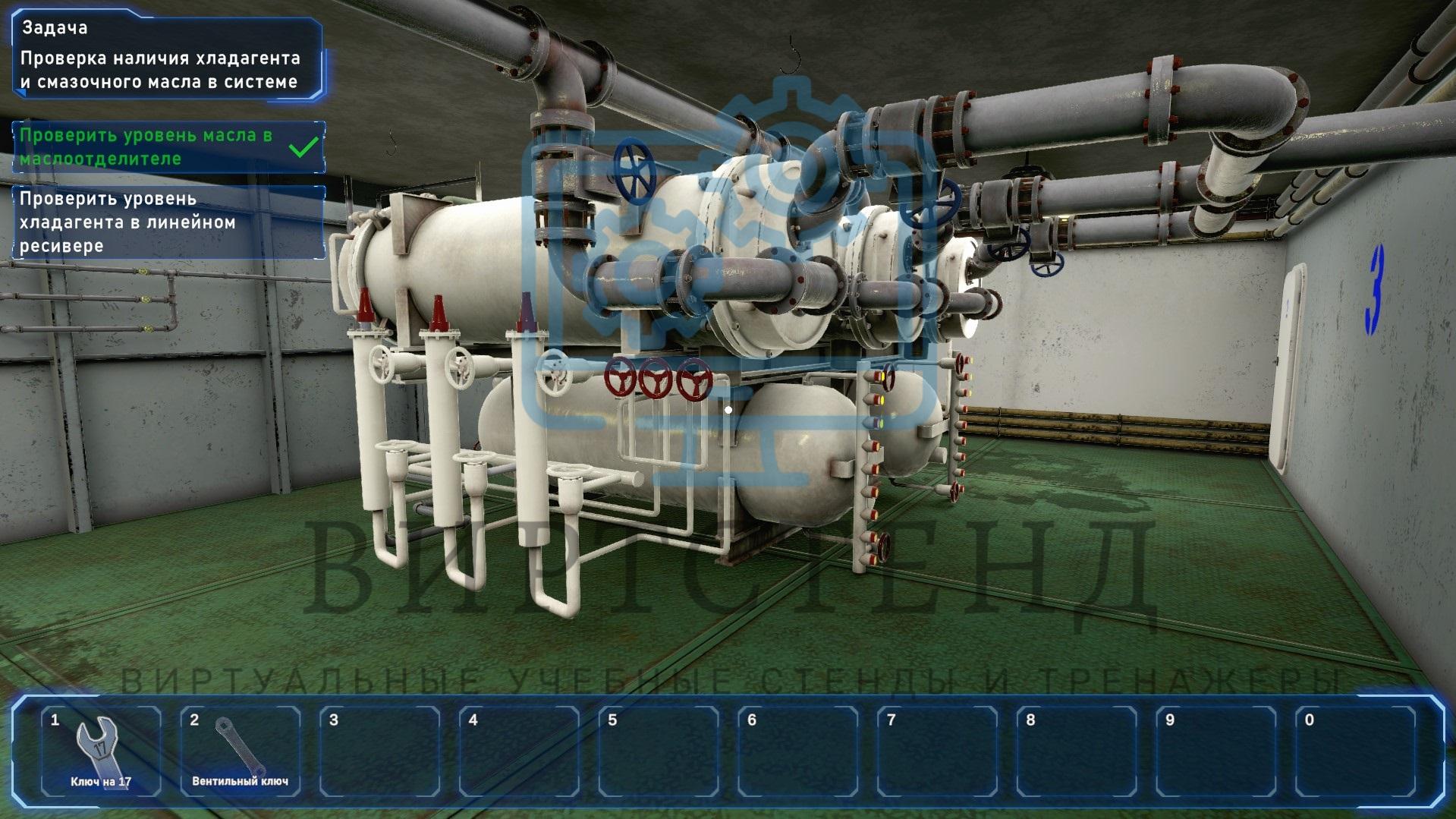Click the completed oil level check objective
The image size is (1456, 819).
168,147
